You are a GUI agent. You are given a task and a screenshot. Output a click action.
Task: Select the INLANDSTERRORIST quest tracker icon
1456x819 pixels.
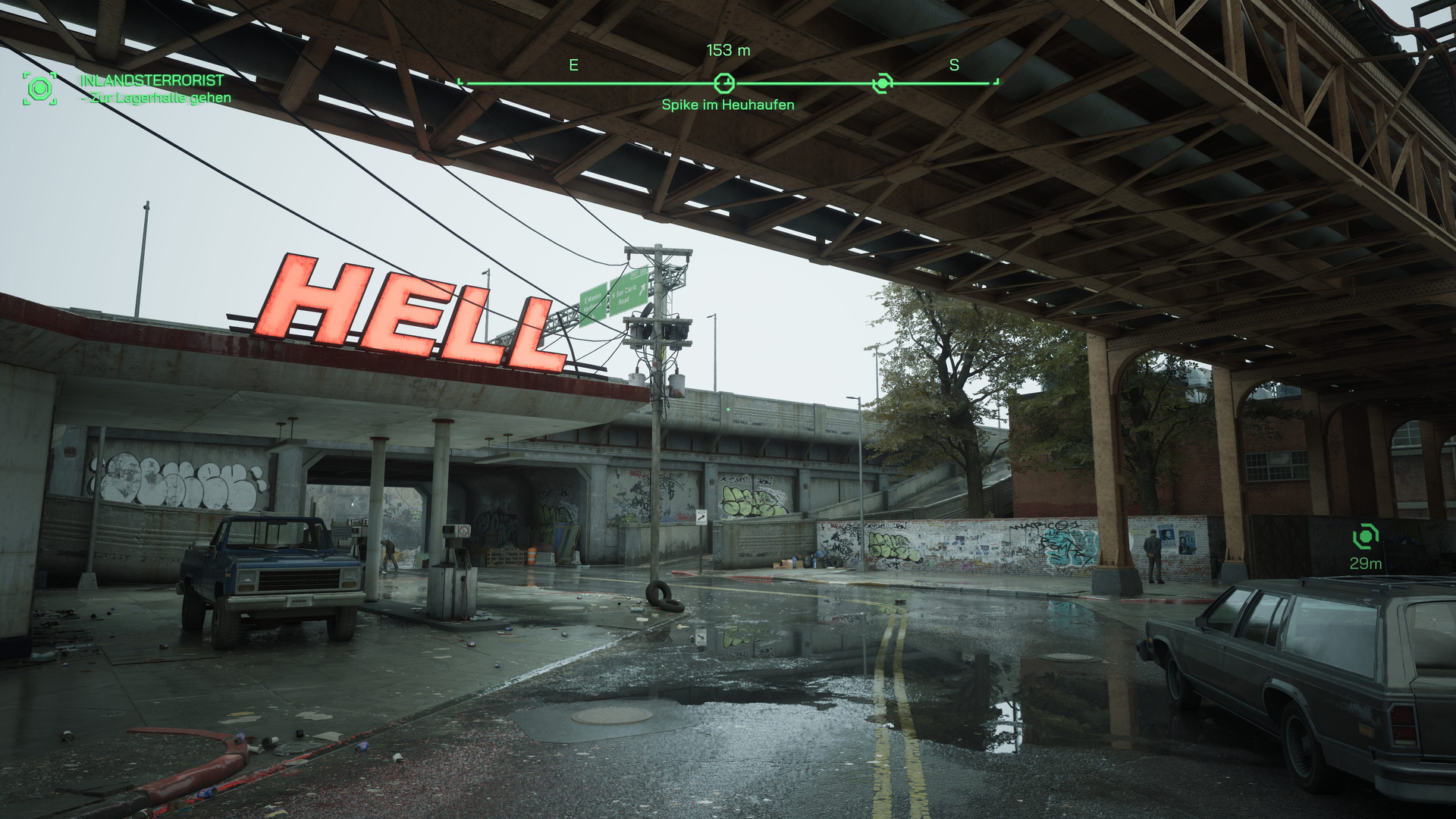pos(39,89)
